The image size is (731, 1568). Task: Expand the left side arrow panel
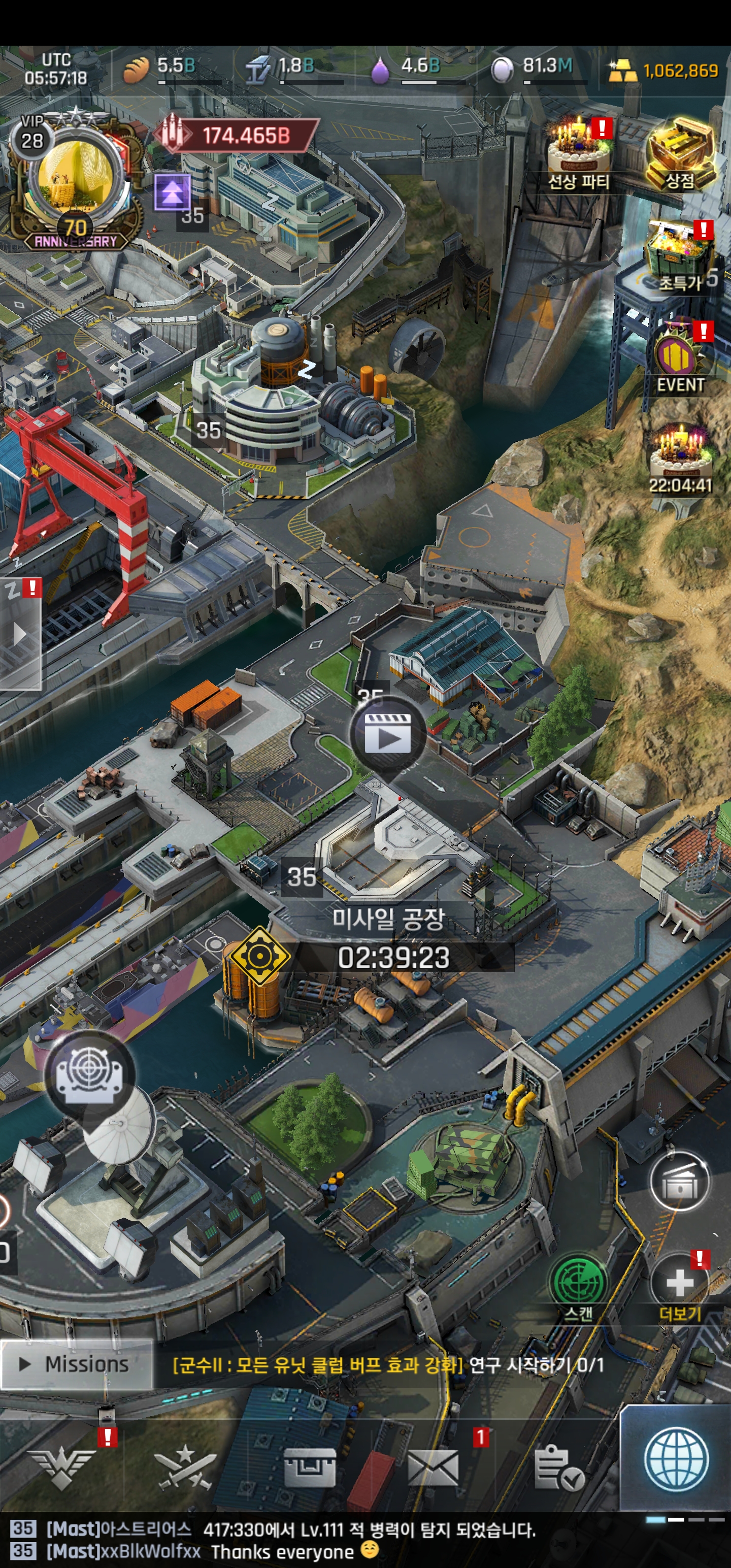tap(20, 634)
